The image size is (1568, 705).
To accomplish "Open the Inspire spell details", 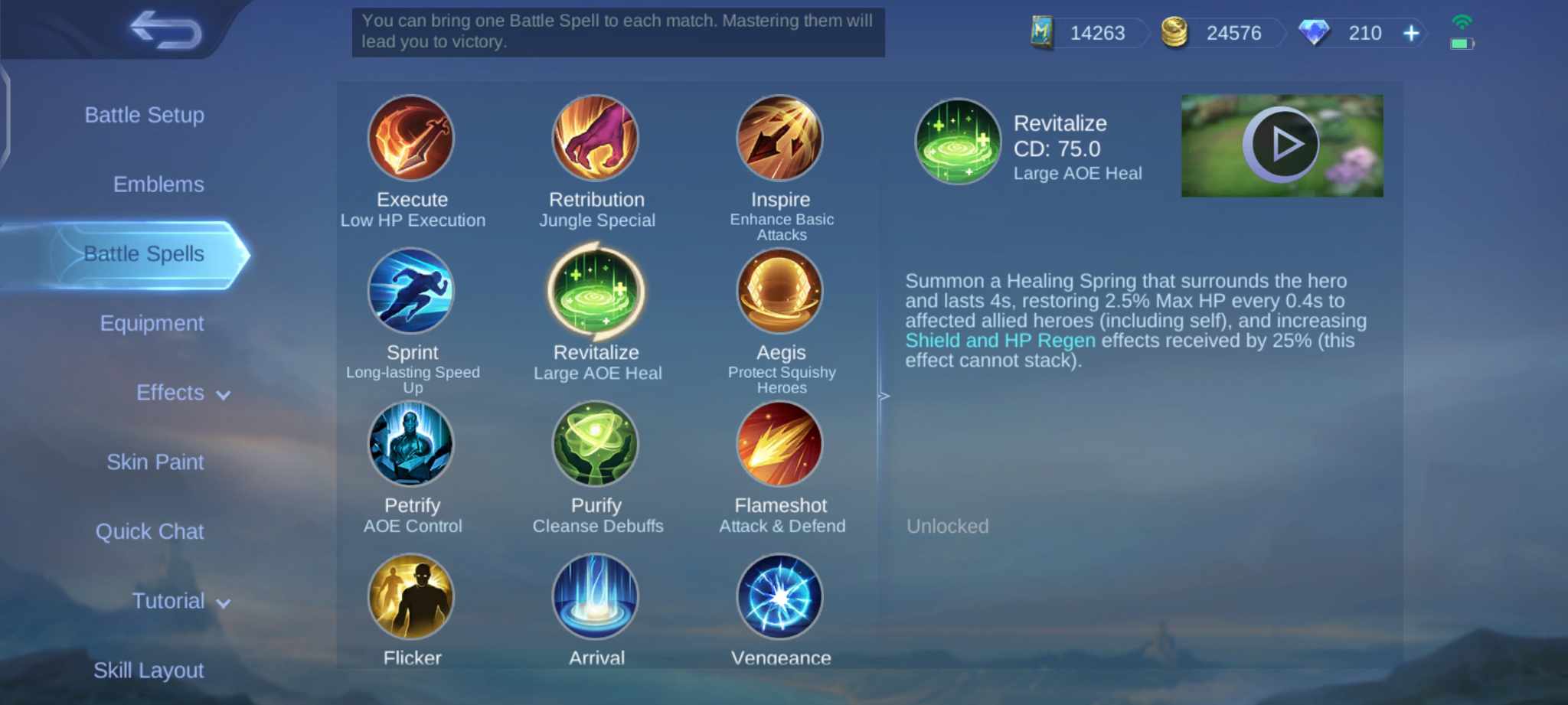I will pyautogui.click(x=780, y=139).
